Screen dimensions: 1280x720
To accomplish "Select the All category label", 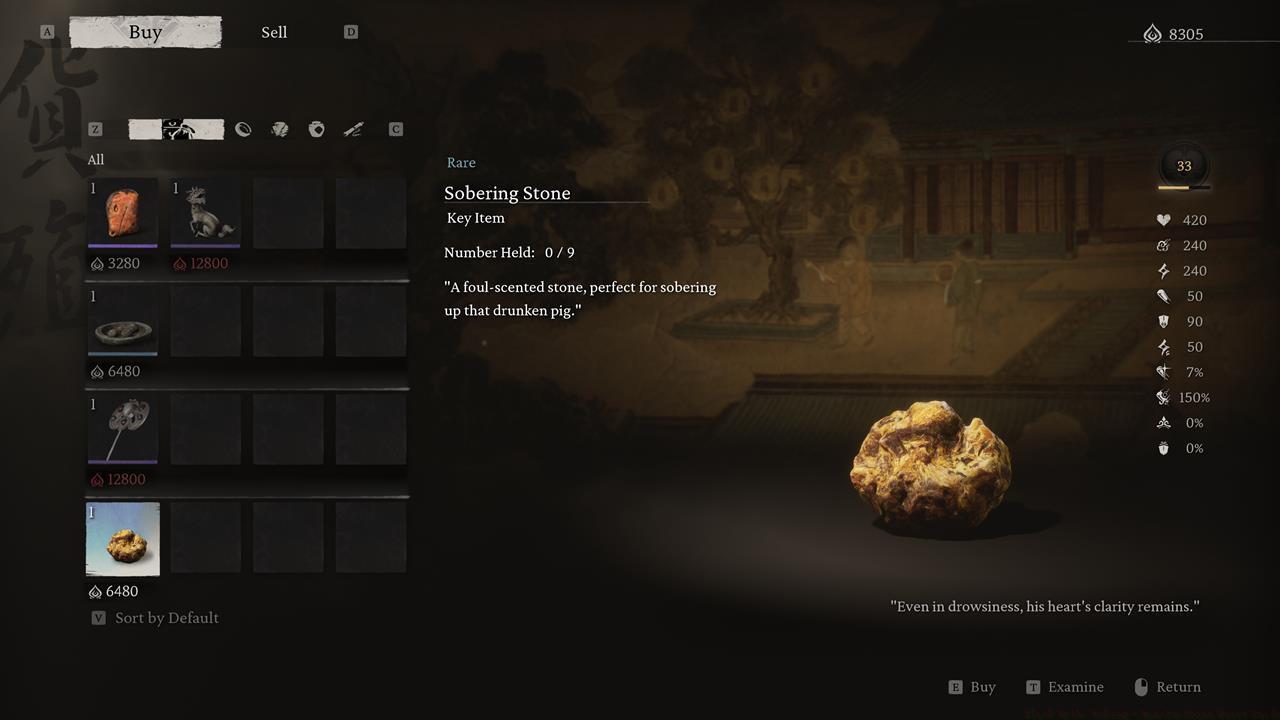I will [96, 159].
